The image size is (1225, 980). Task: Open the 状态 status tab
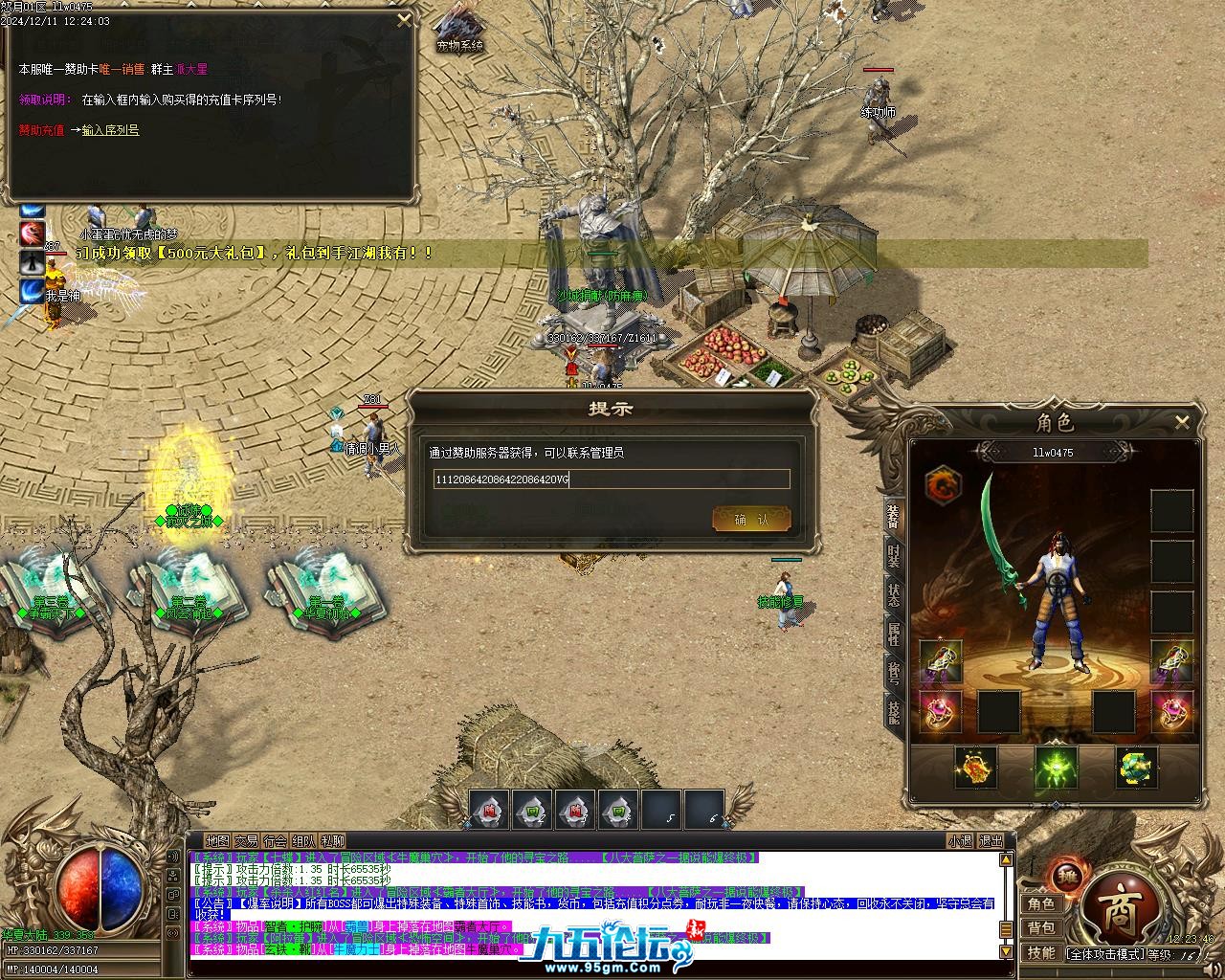[894, 594]
